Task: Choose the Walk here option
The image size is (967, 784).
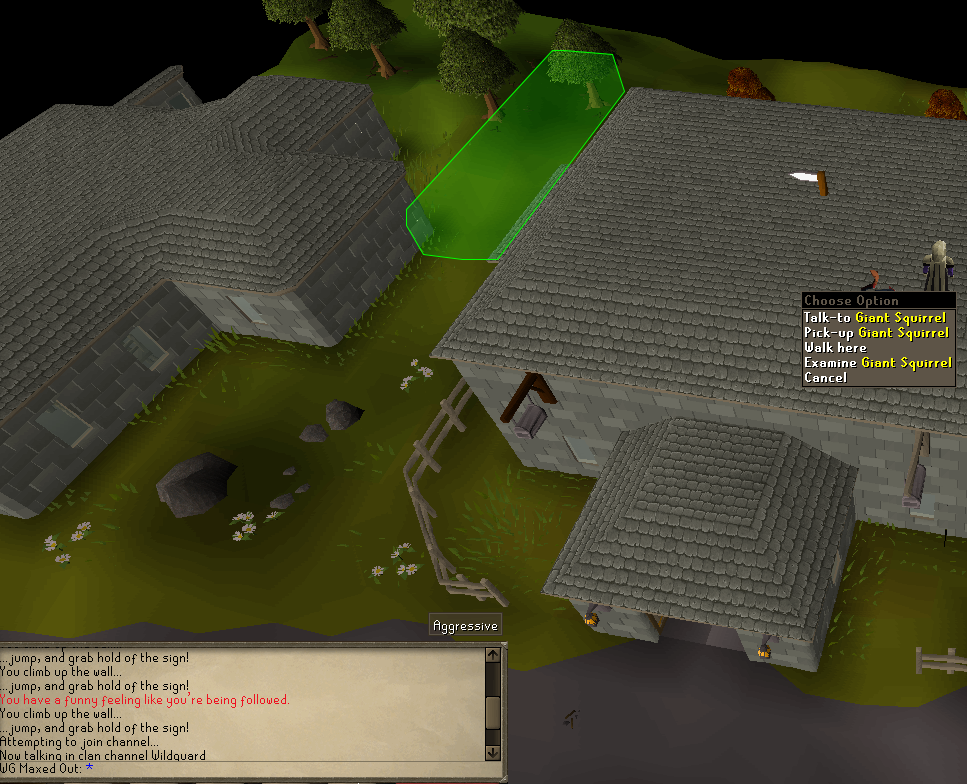Action: pos(835,347)
